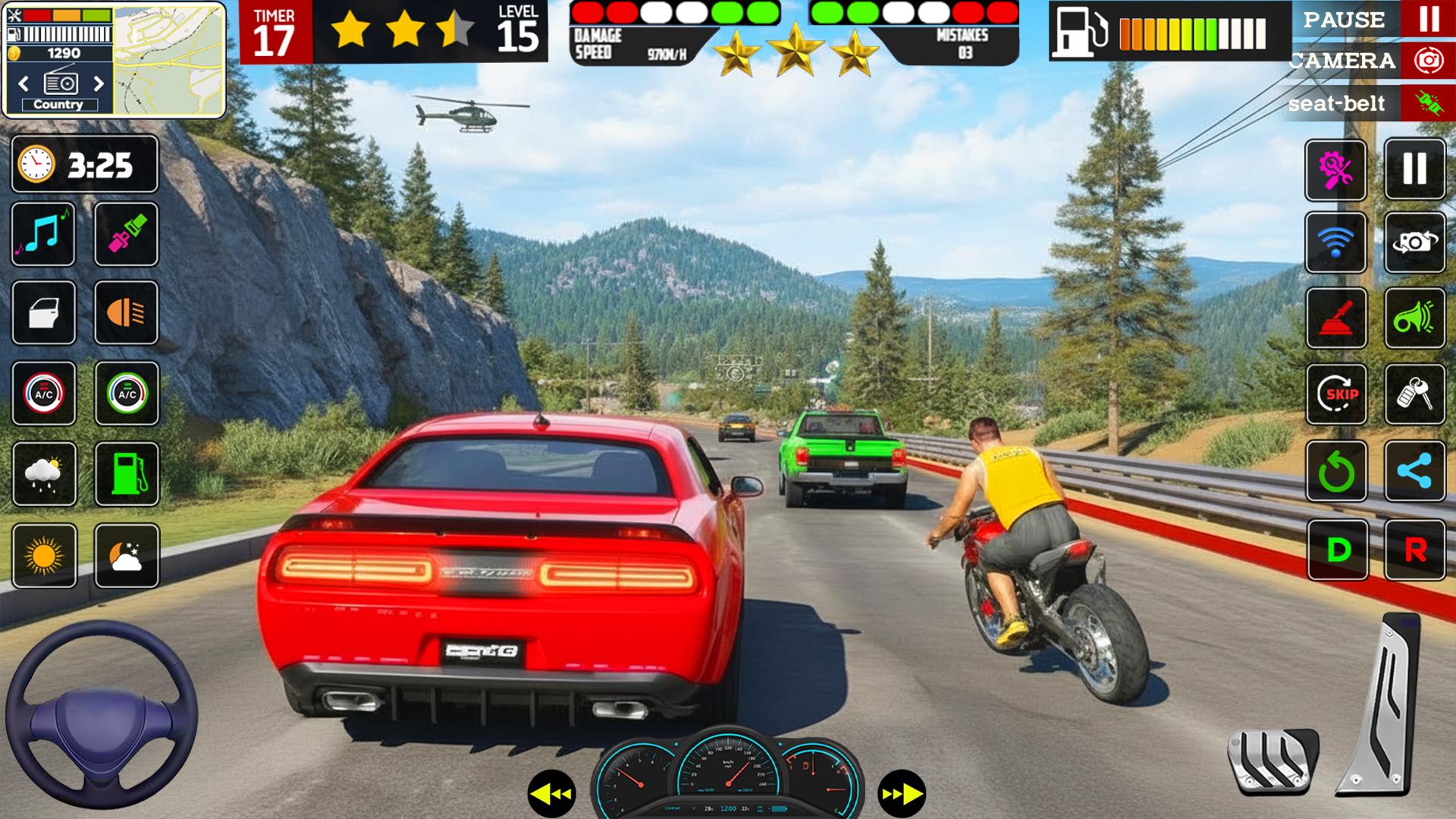Switch radio station with the right arrow
Image resolution: width=1456 pixels, height=819 pixels.
click(99, 84)
